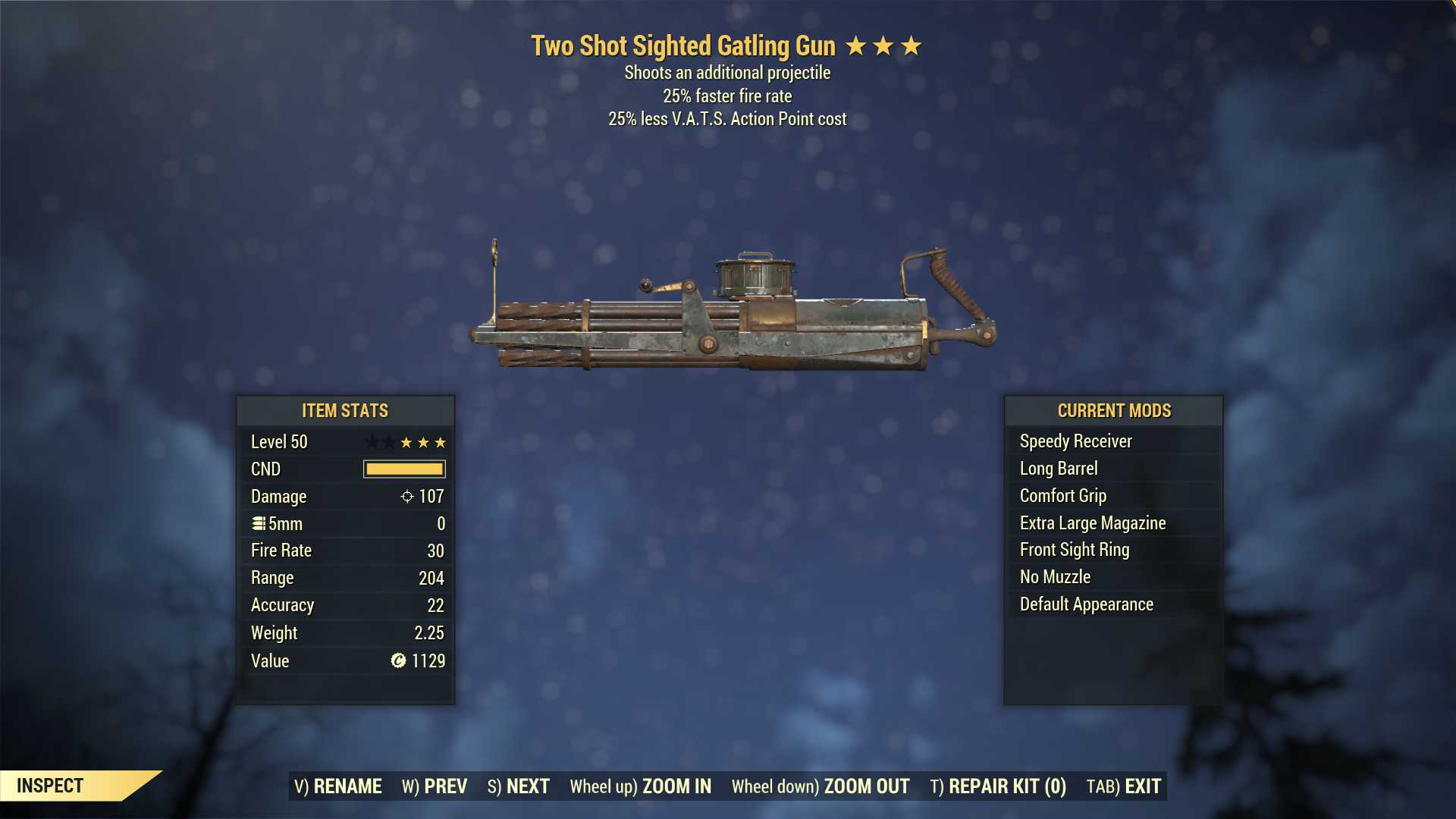Click the first gold star after the weapon name
Viewport: 1456px width, 819px height.
855,45
